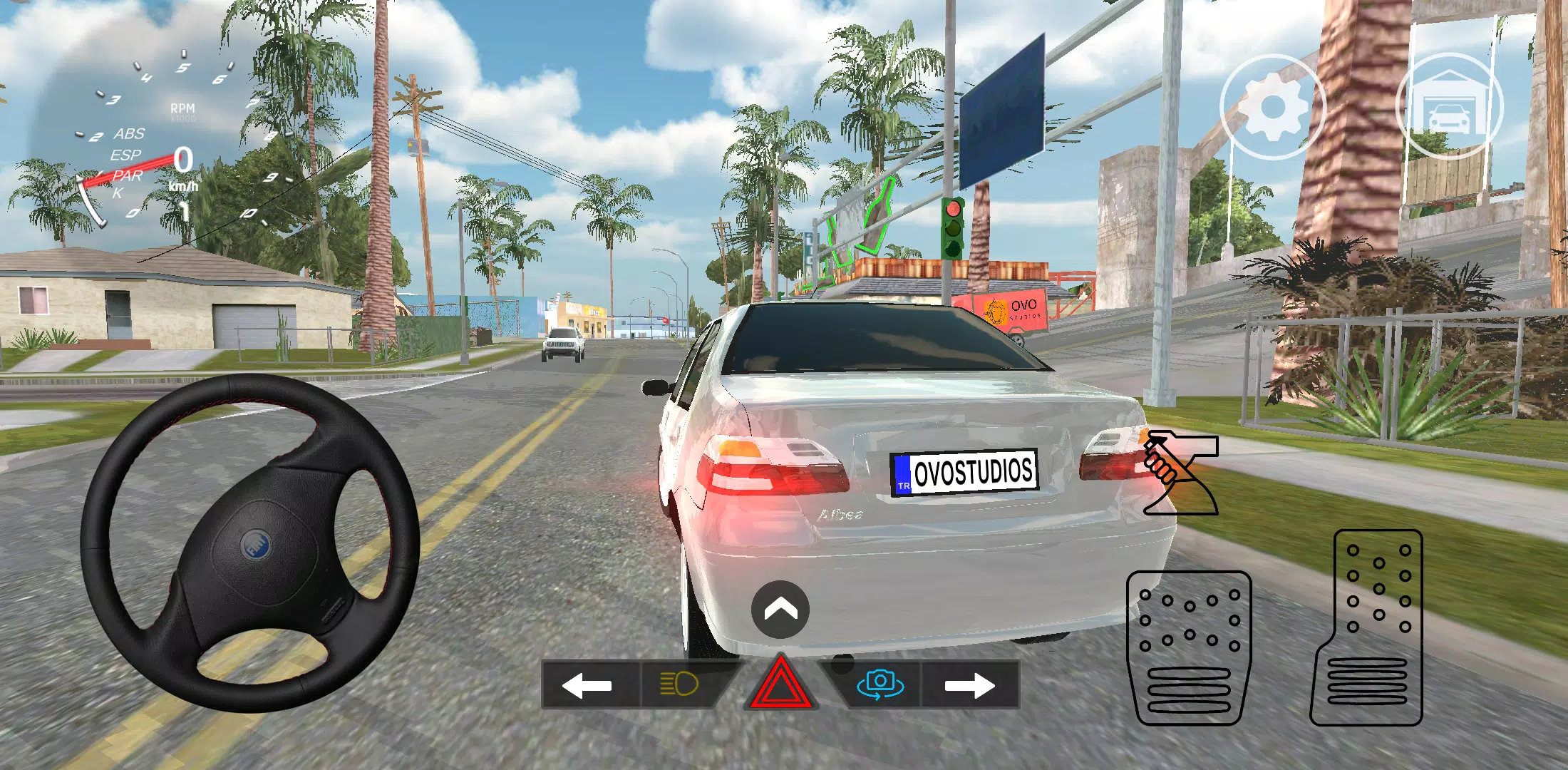Tap the upward chevron above the control bar
Viewport: 1568px width, 770px height.
(781, 610)
